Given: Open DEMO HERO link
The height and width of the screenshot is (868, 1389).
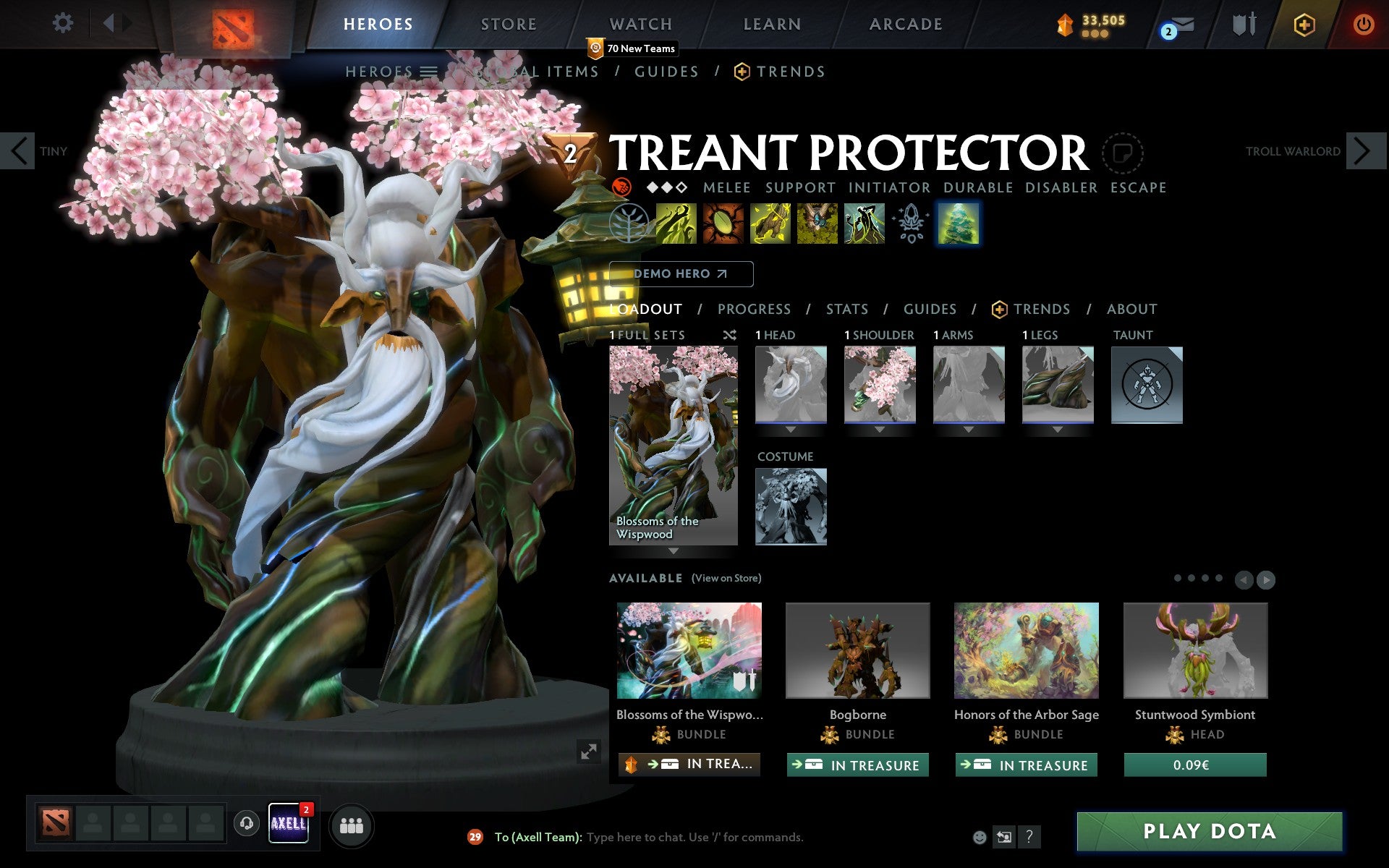Looking at the screenshot, I should click(680, 274).
